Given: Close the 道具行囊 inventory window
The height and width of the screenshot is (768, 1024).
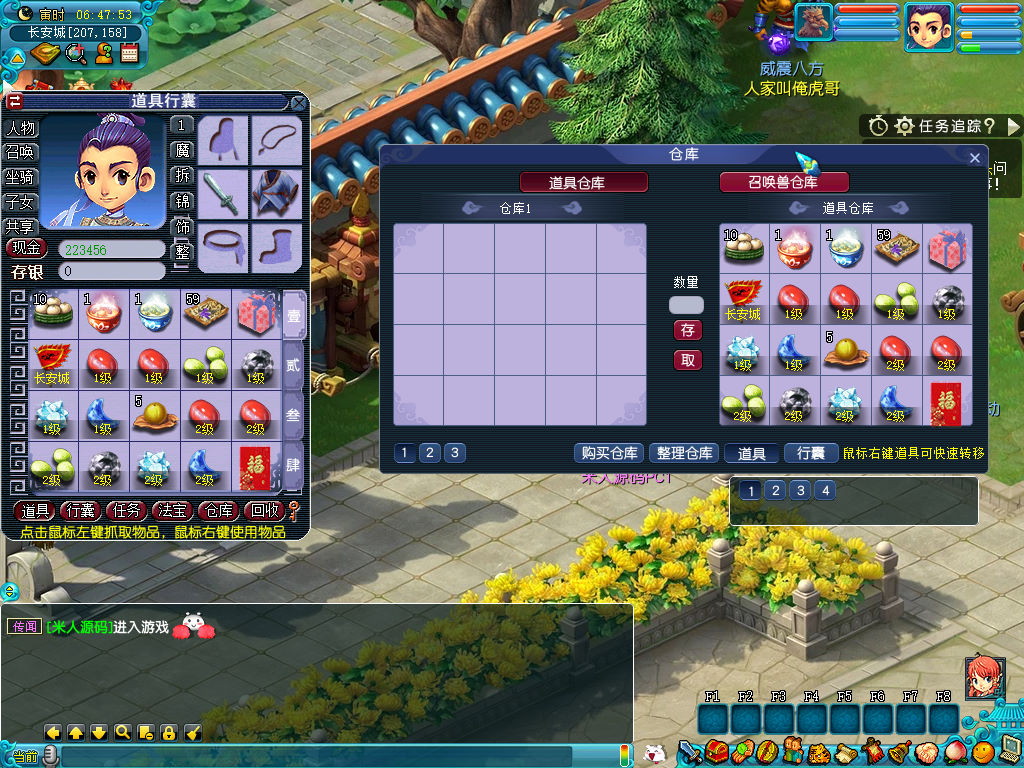Looking at the screenshot, I should [x=298, y=102].
